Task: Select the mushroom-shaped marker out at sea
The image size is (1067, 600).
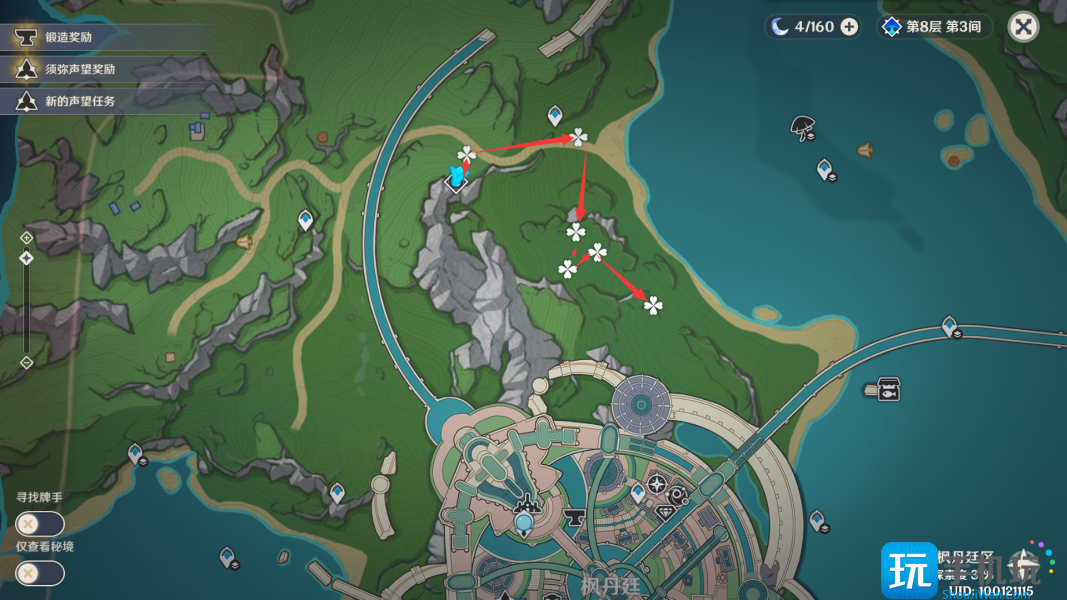Action: tap(801, 125)
